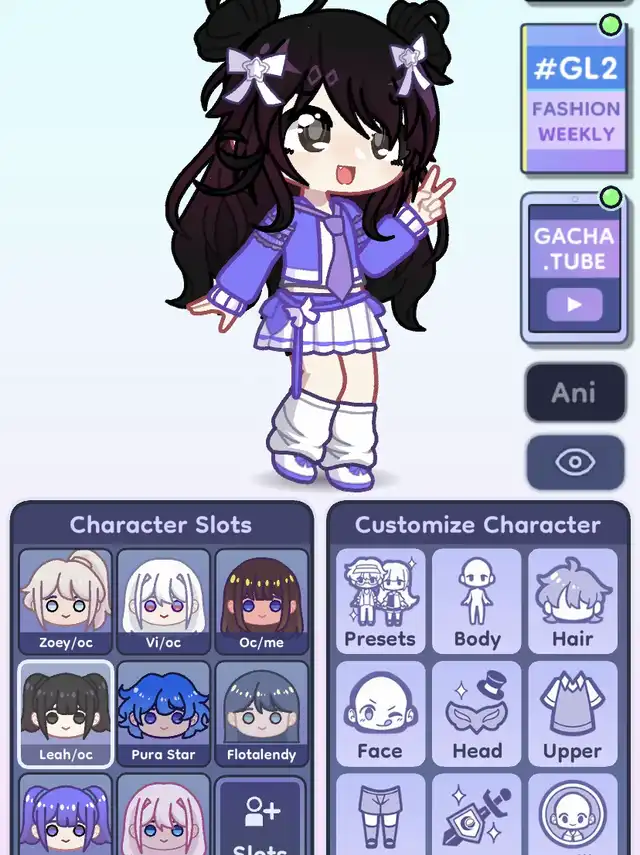
Task: Switch to the Pura Star character
Action: [x=163, y=714]
